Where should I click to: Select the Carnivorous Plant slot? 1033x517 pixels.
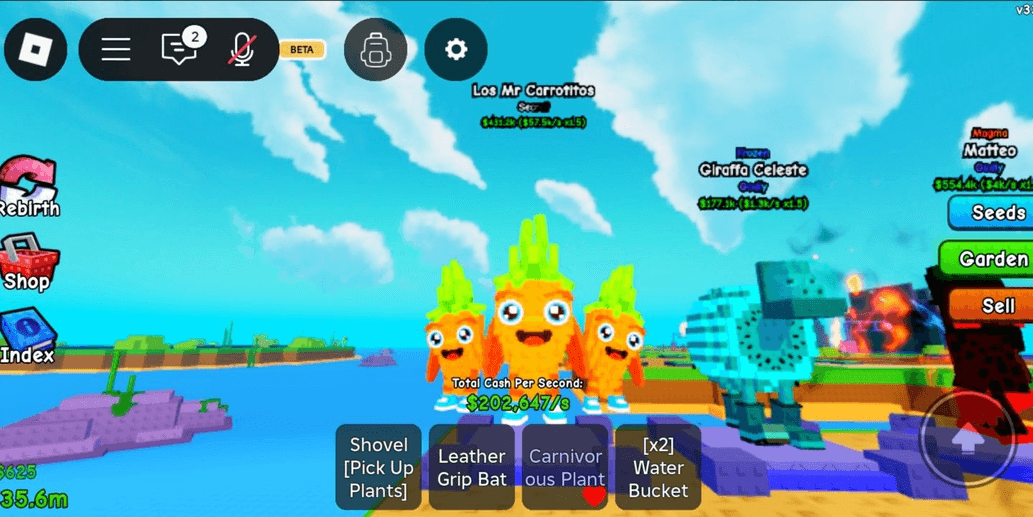(565, 467)
